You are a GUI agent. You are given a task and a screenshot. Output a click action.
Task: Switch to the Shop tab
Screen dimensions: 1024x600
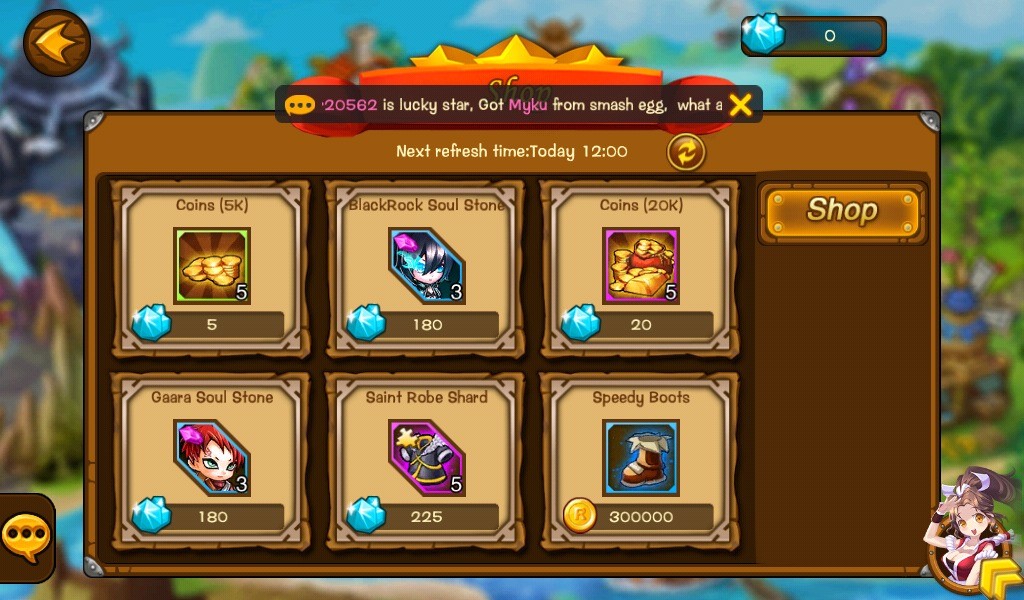842,211
